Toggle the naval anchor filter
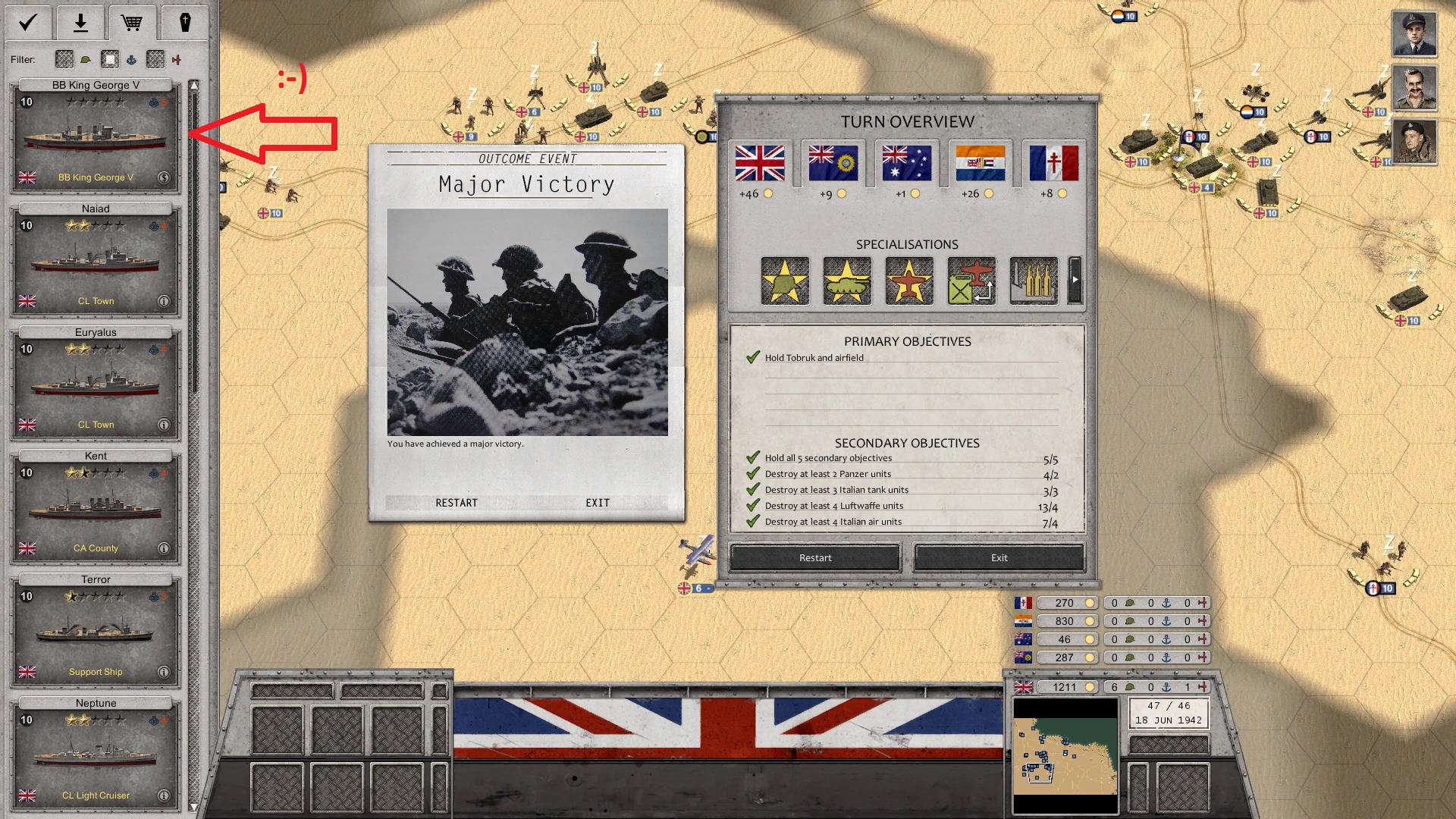 coord(131,59)
